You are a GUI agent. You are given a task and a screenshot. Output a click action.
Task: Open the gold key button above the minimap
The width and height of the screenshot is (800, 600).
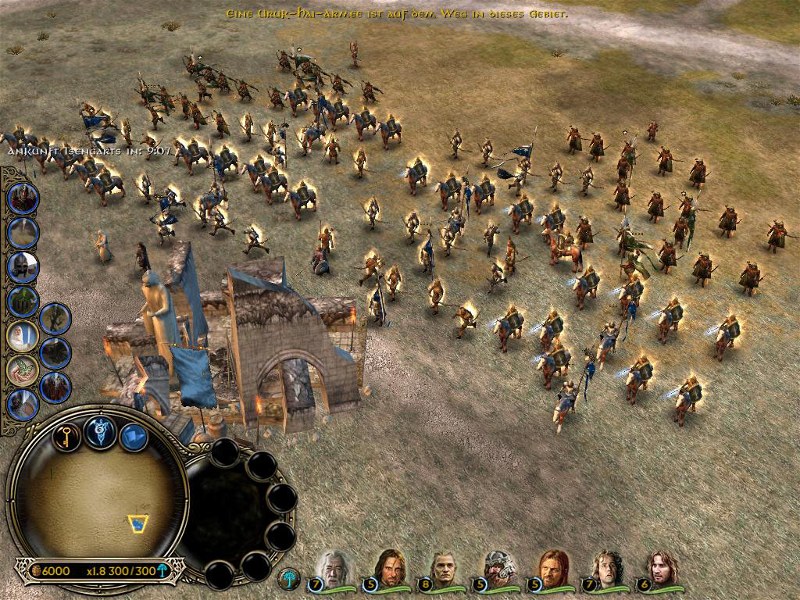(66, 437)
